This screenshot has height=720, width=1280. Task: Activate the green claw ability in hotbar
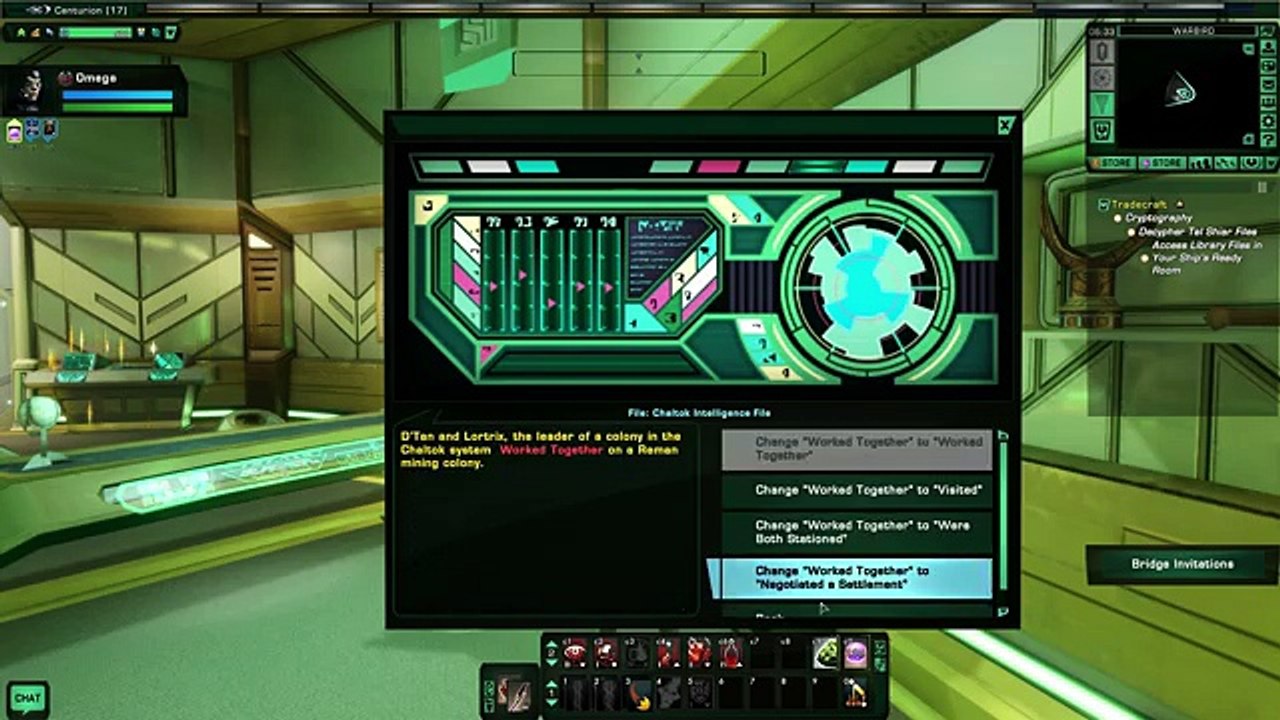824,653
